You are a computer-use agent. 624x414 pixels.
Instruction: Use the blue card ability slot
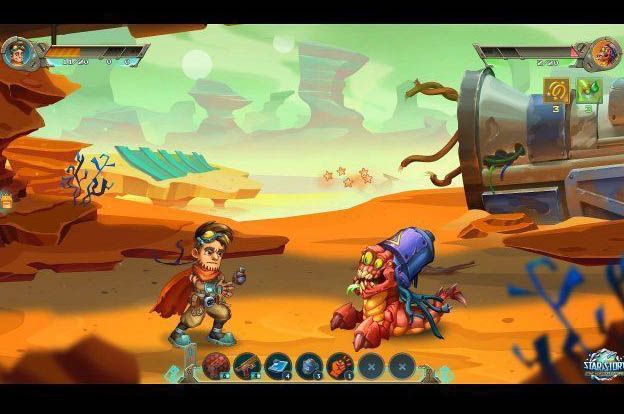click(x=278, y=365)
